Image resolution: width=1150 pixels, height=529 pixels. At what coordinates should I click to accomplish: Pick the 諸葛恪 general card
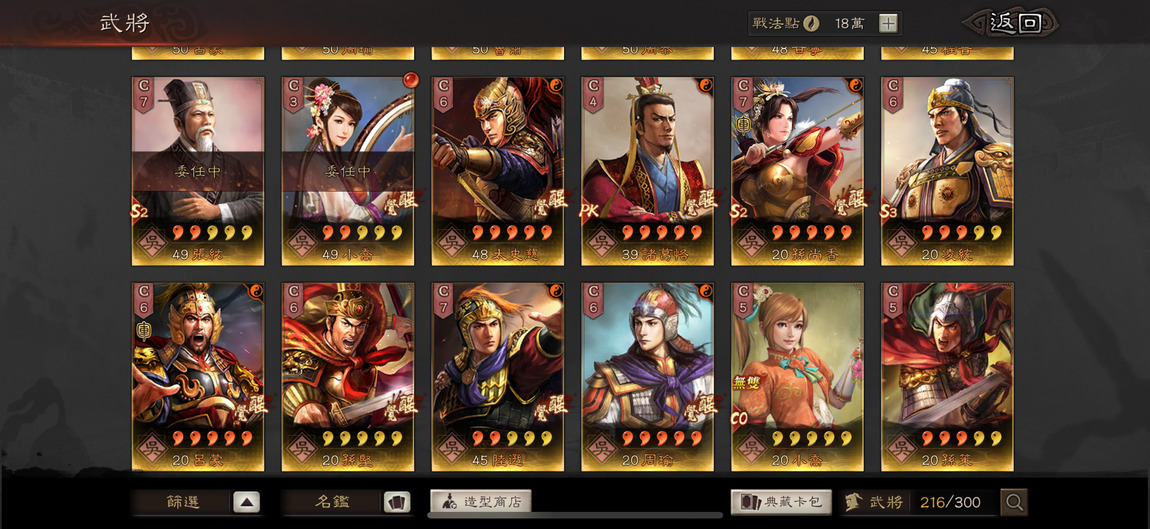point(648,171)
